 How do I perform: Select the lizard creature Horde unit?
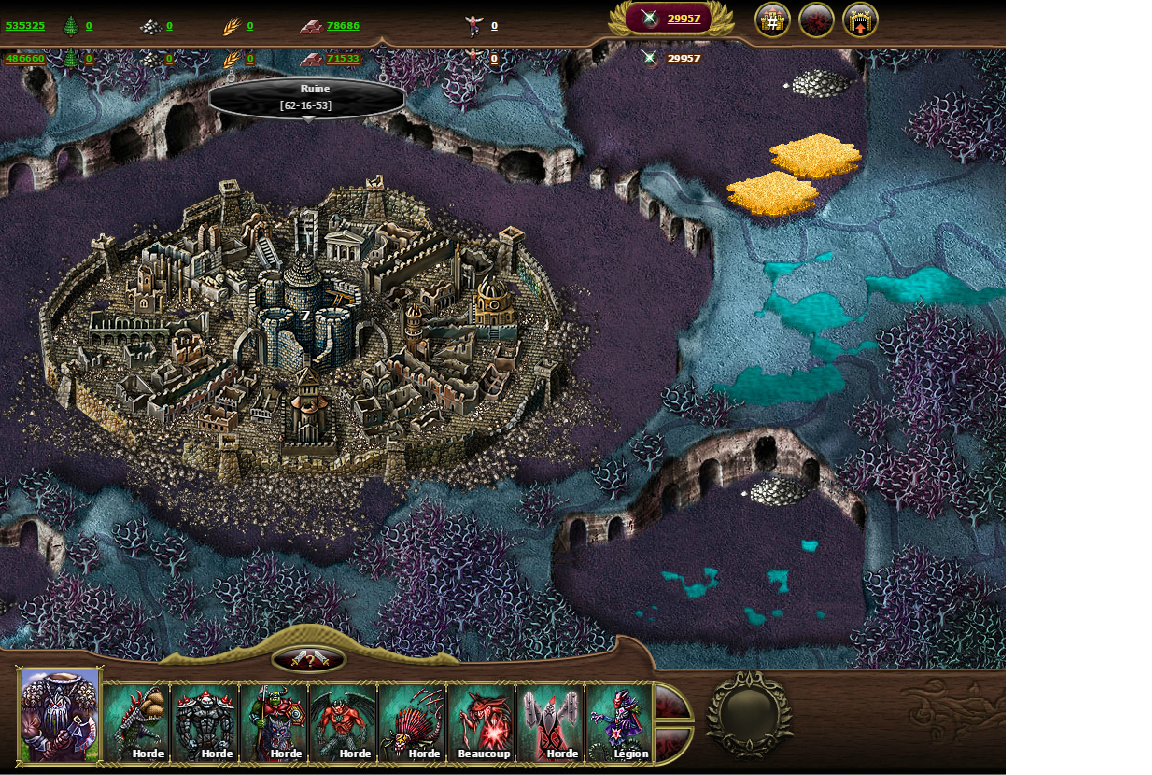[137, 722]
